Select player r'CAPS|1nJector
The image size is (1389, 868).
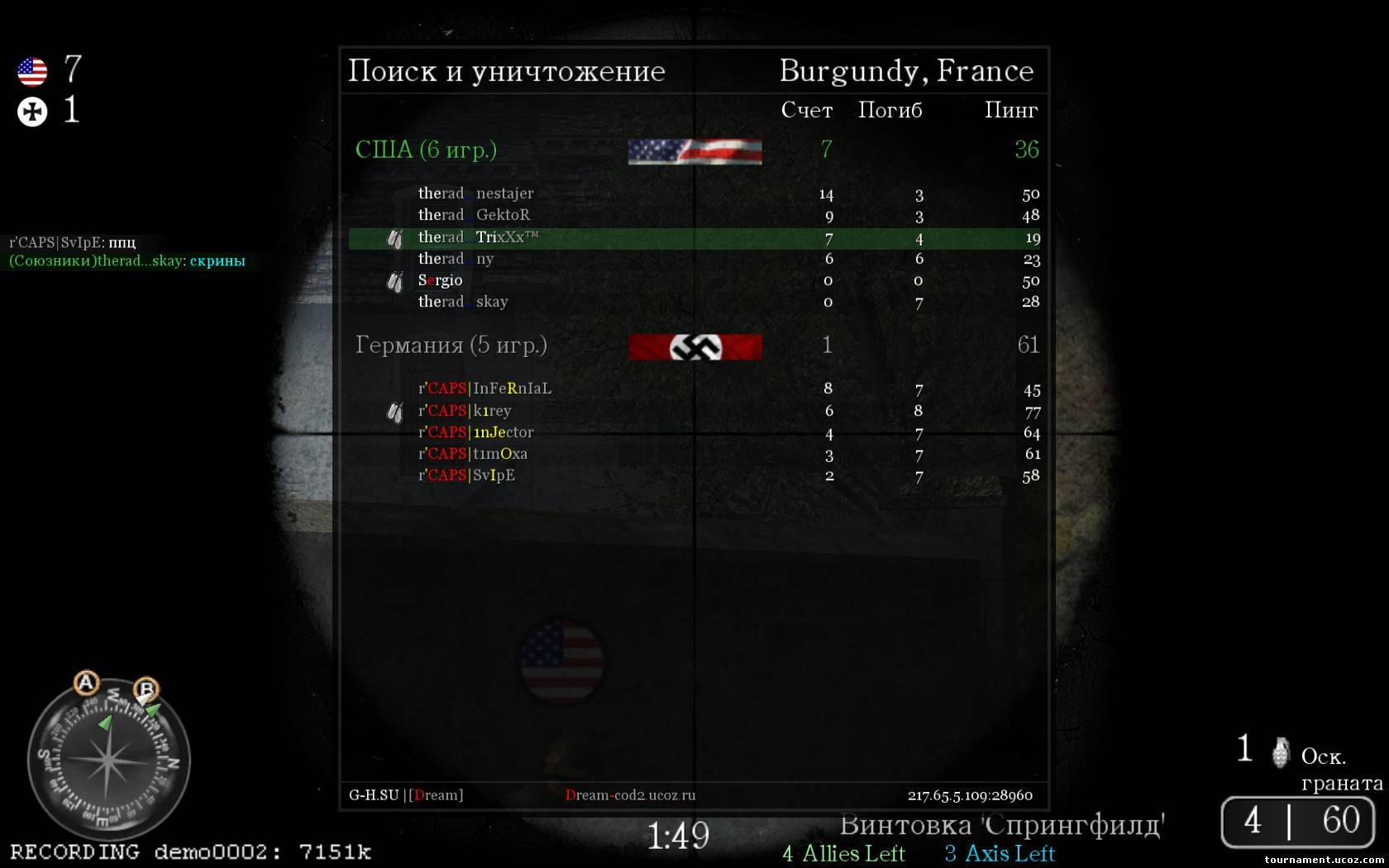[476, 432]
